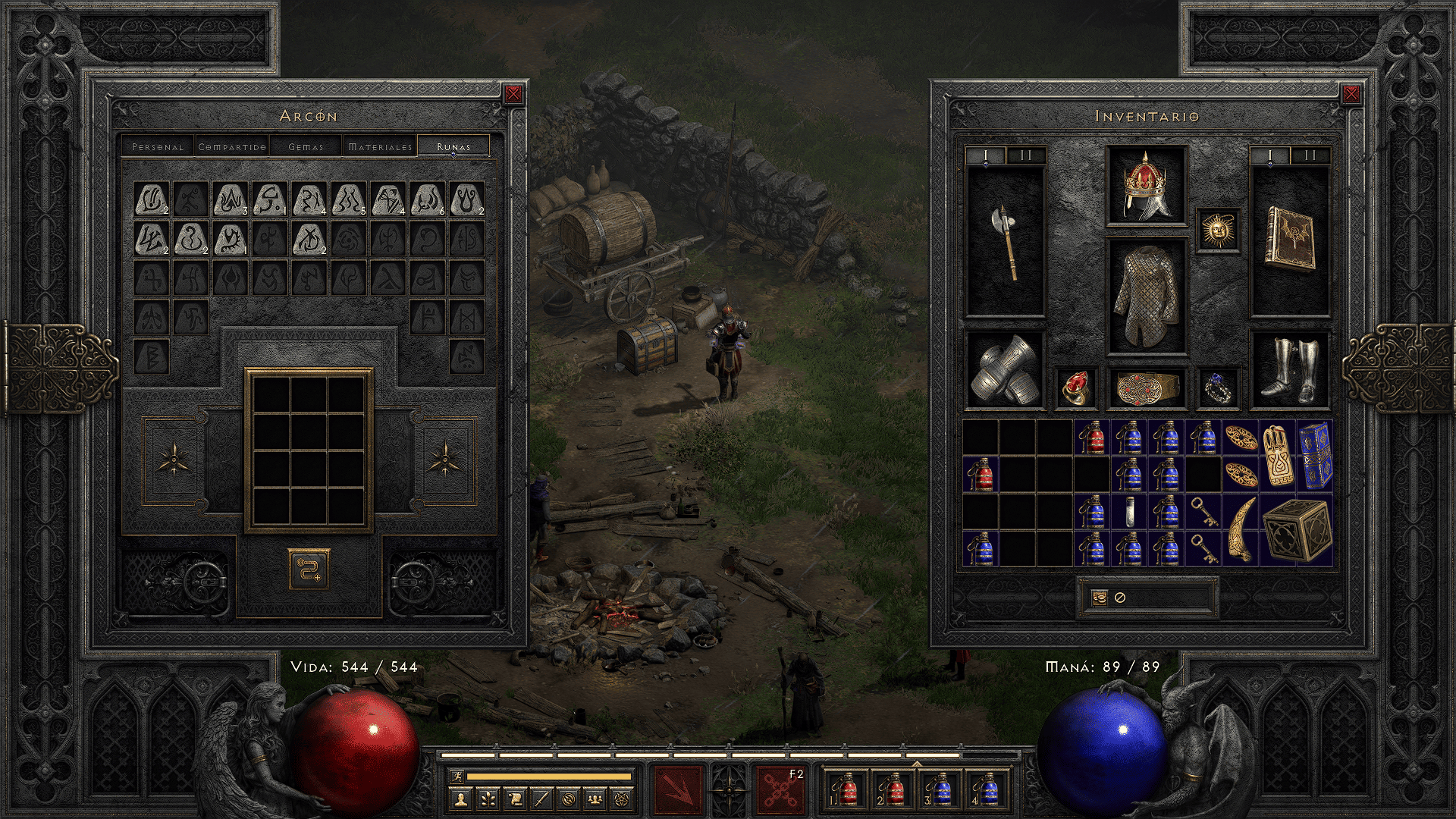Open the Compartido stash tab
This screenshot has height=819, width=1456.
[232, 146]
